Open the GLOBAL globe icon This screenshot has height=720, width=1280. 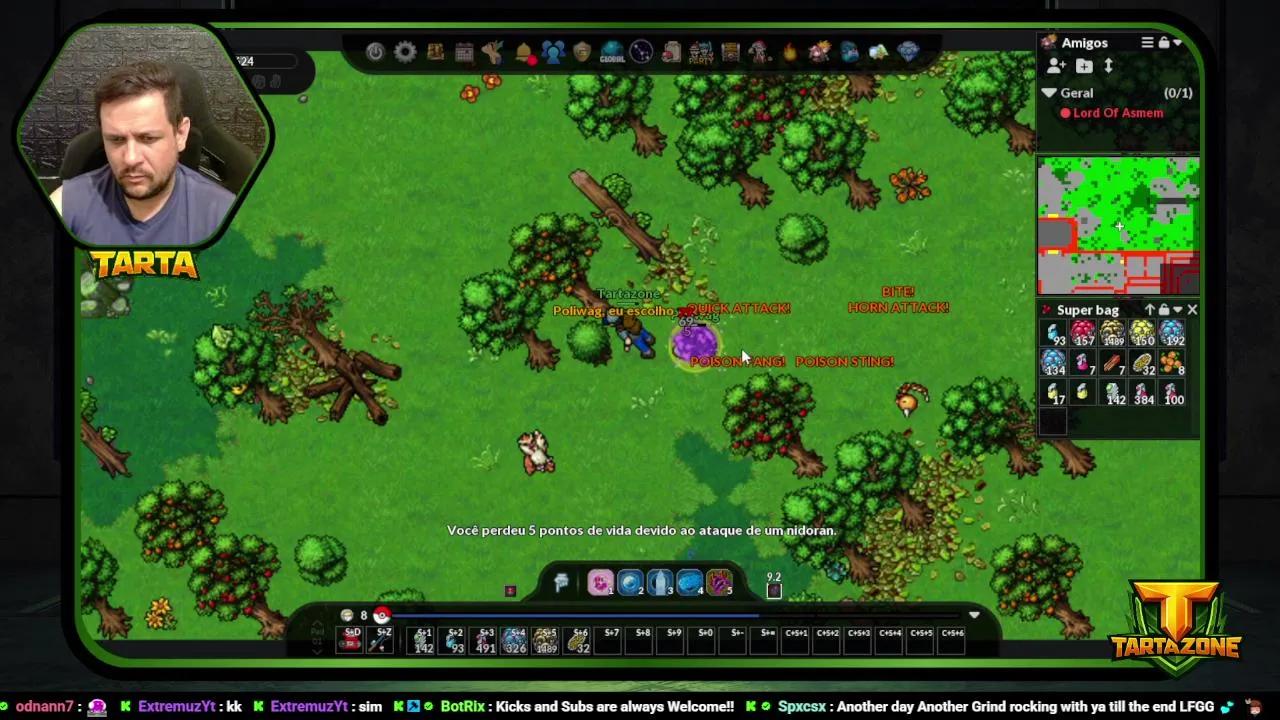click(612, 52)
